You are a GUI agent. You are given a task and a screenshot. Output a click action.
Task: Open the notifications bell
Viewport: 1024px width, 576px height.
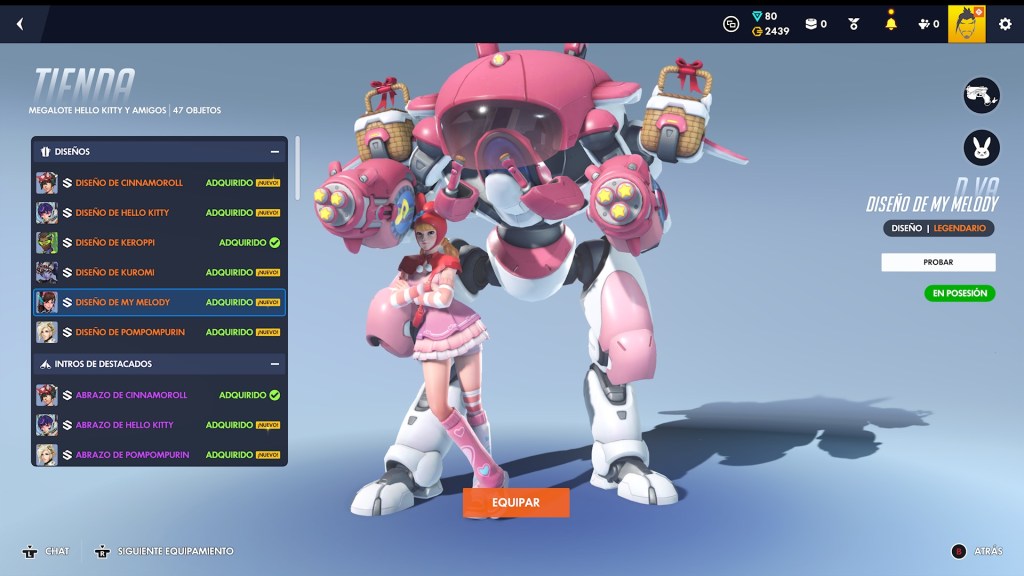pyautogui.click(x=891, y=24)
